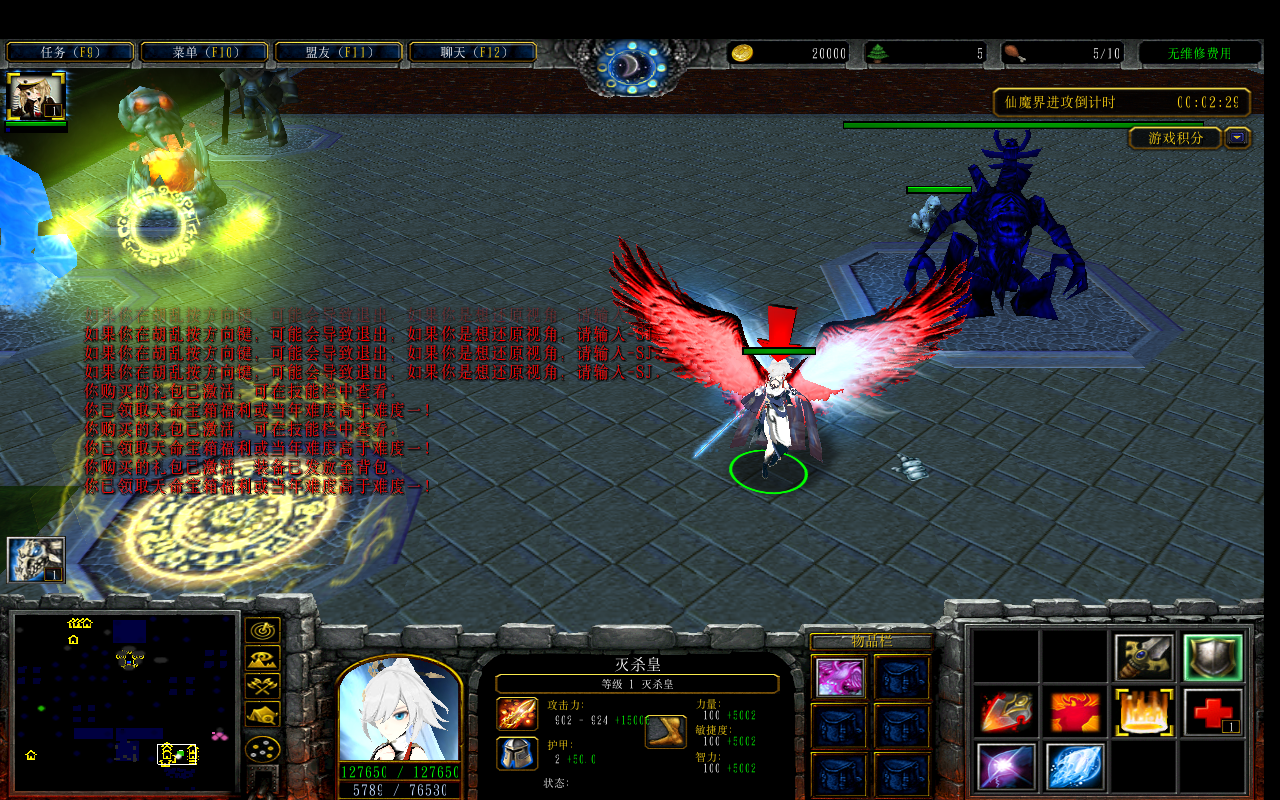Activate the silver shield defense ability
The height and width of the screenshot is (800, 1280).
click(1211, 656)
